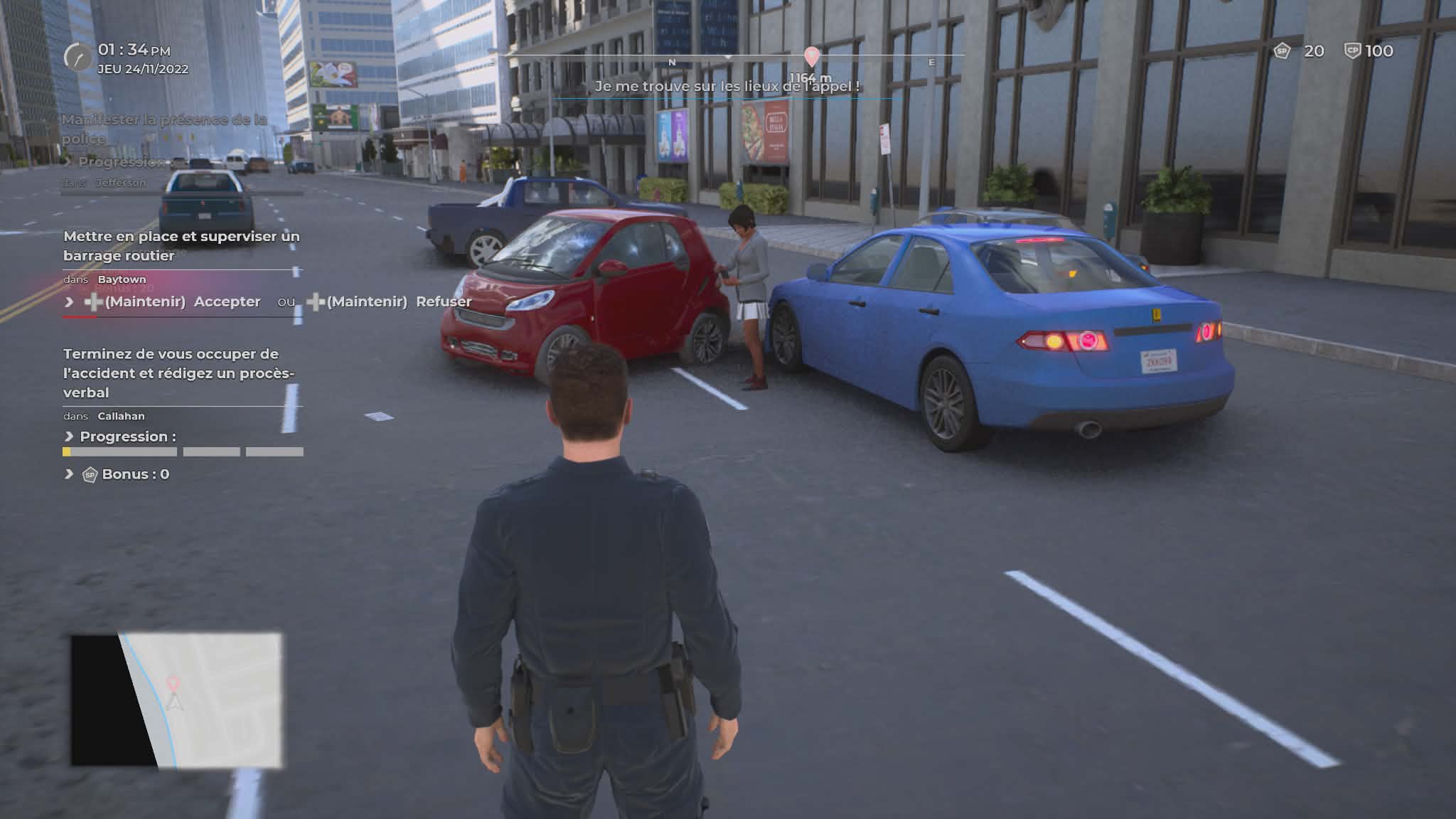Click the clock icon beside the time
The height and width of the screenshot is (819, 1456).
[x=77, y=57]
